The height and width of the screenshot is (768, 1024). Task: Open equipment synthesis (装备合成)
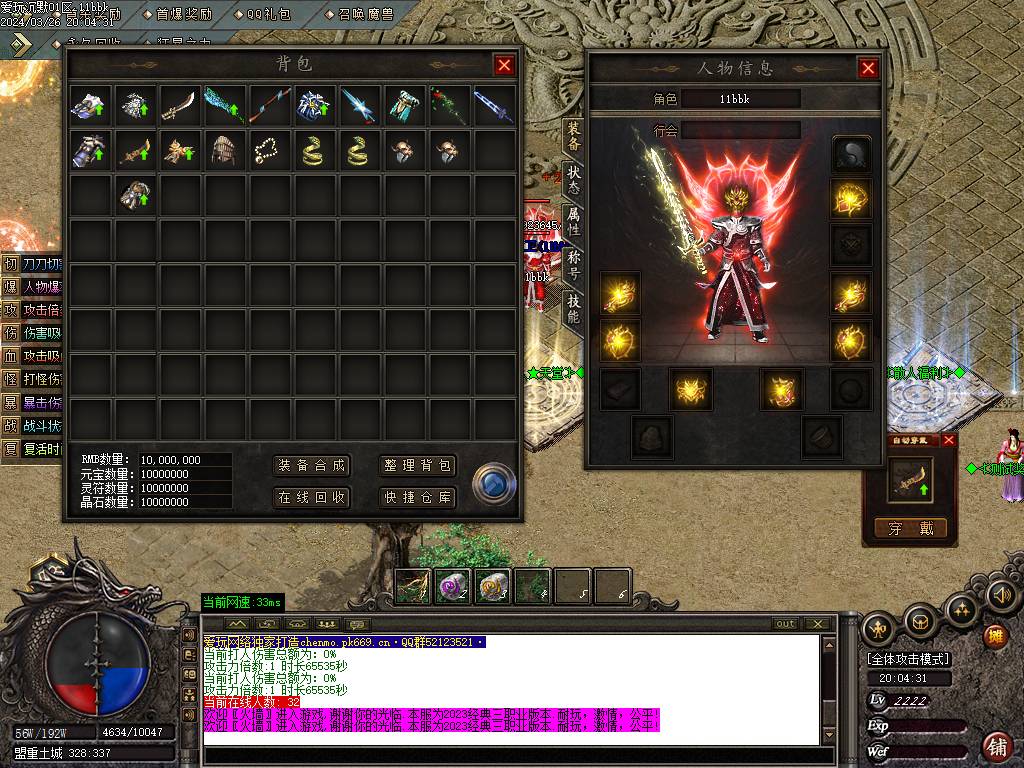[311, 466]
